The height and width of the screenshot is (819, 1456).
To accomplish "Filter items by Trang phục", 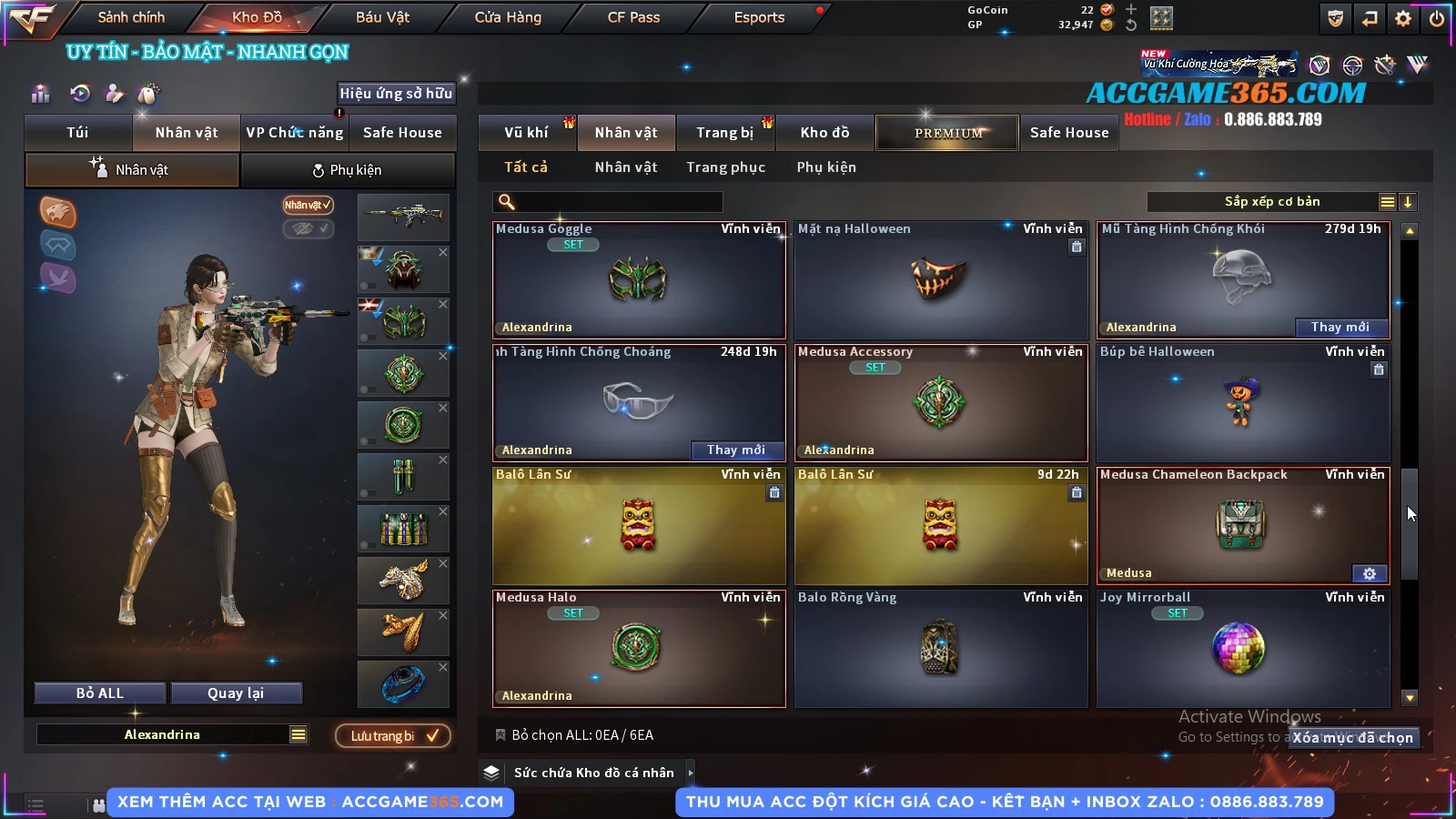I will [725, 167].
